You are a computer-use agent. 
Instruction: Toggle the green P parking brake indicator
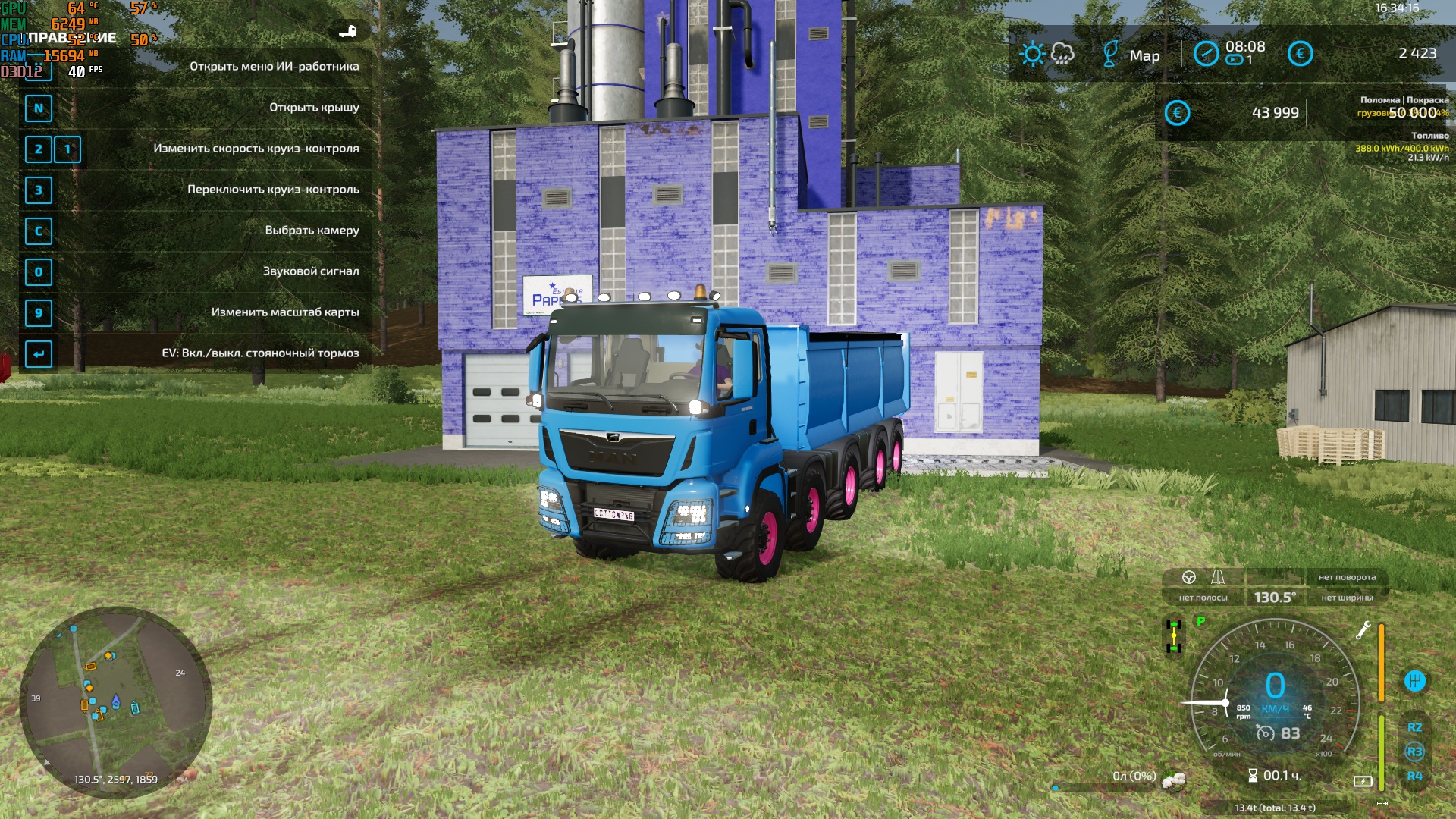1200,622
